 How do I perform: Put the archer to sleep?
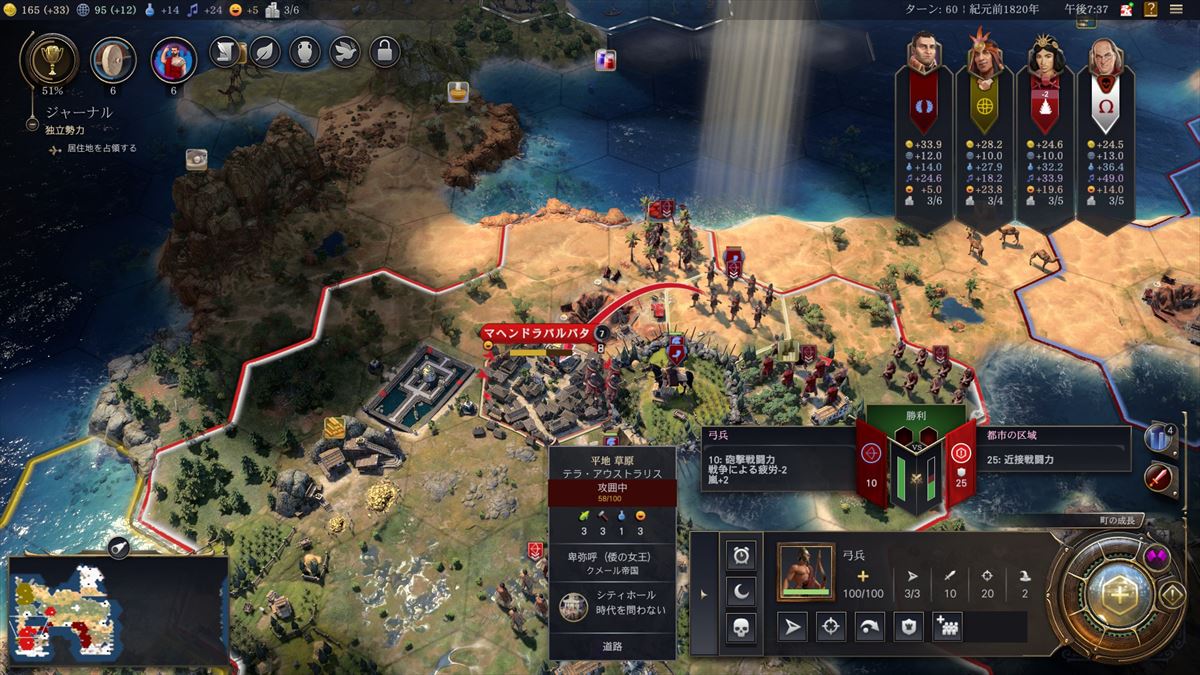click(741, 591)
